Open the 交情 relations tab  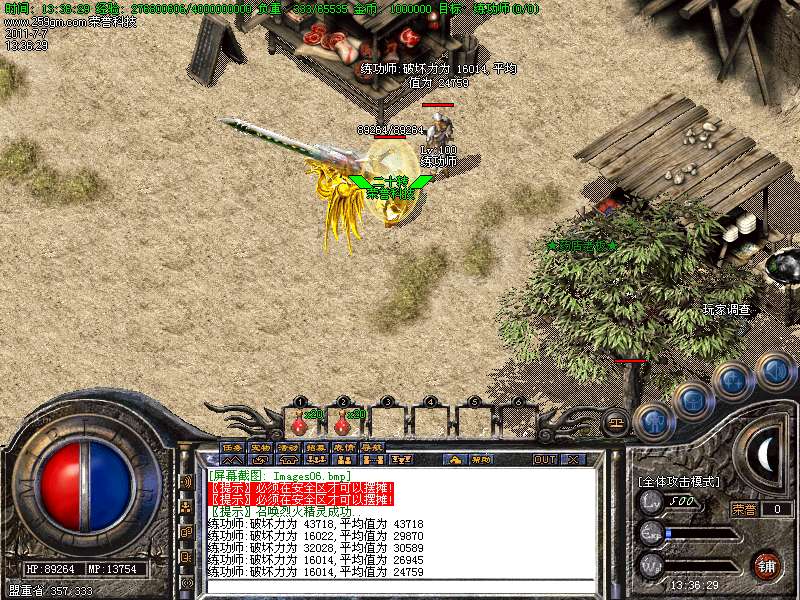[345, 447]
